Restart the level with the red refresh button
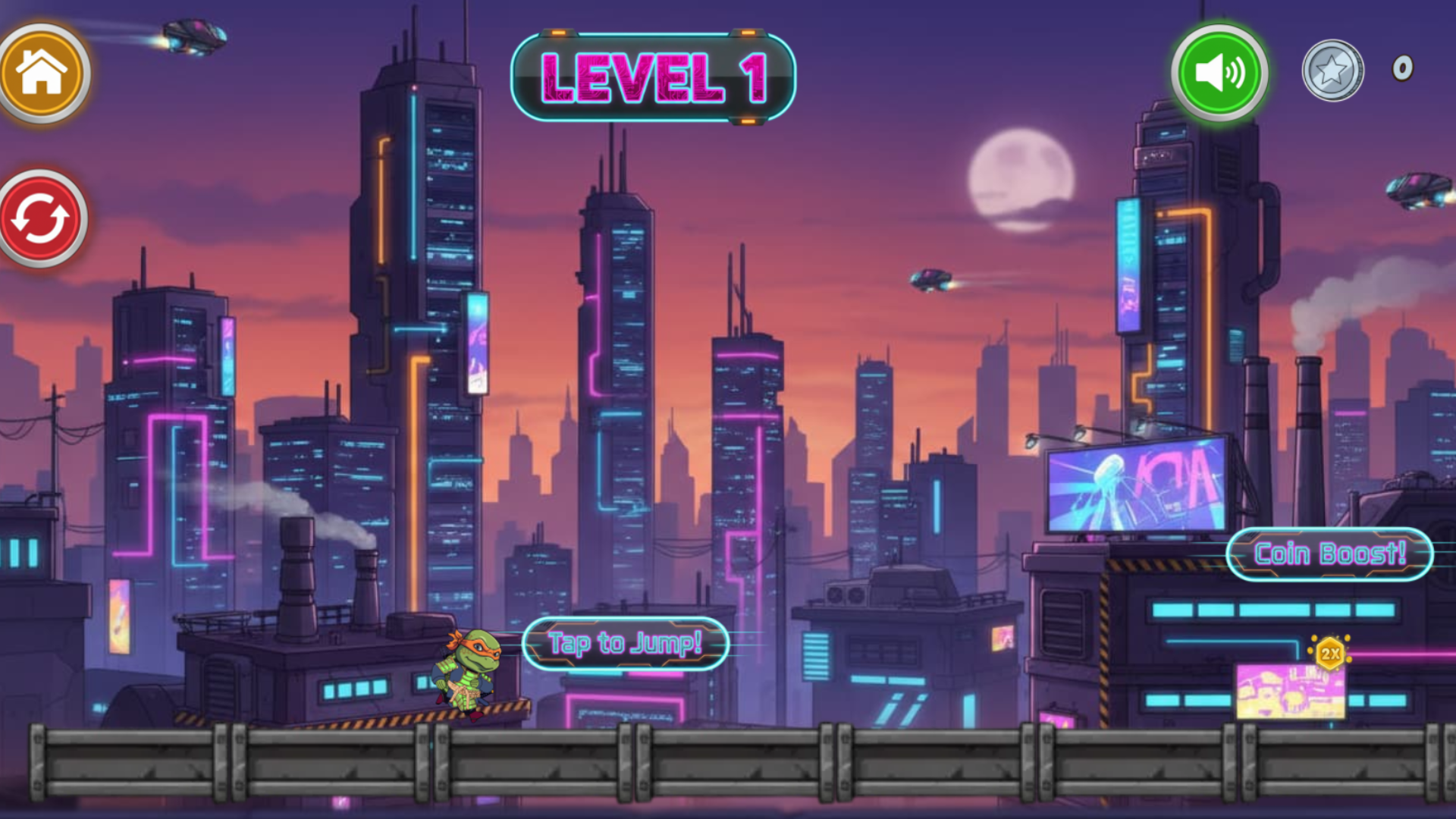 [x=42, y=218]
